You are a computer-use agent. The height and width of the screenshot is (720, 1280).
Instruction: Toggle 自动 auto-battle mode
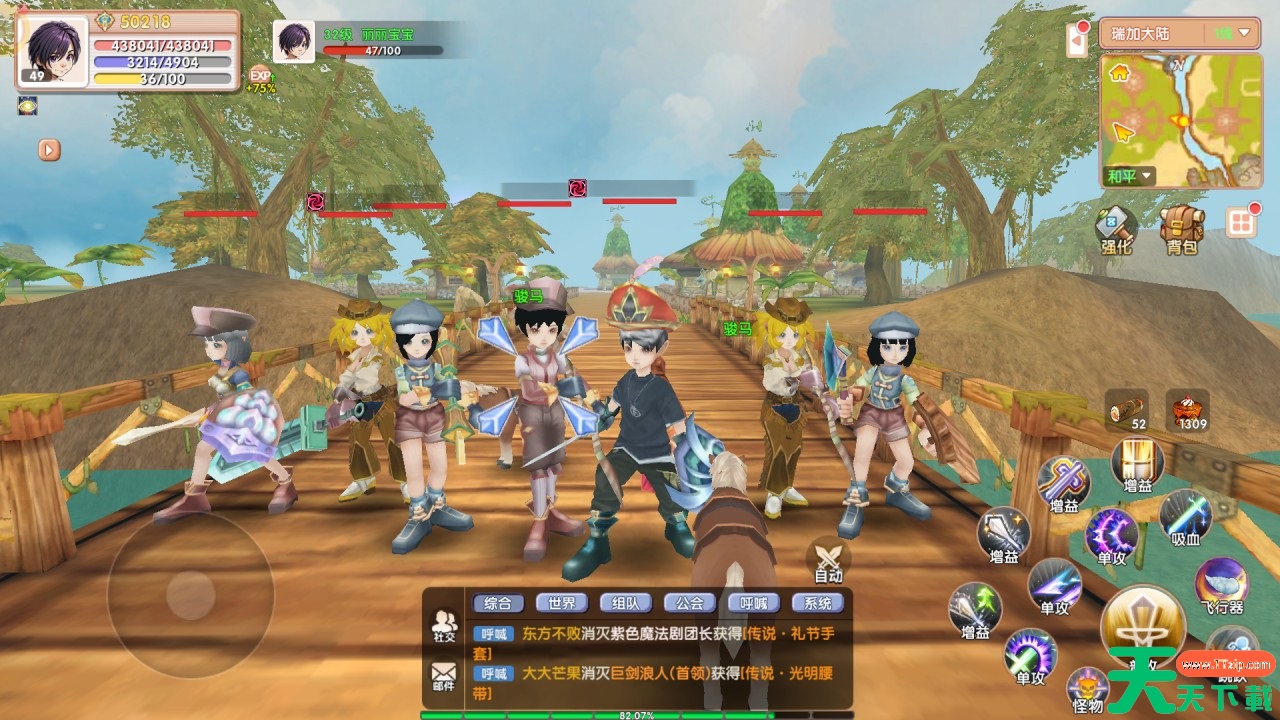[829, 560]
